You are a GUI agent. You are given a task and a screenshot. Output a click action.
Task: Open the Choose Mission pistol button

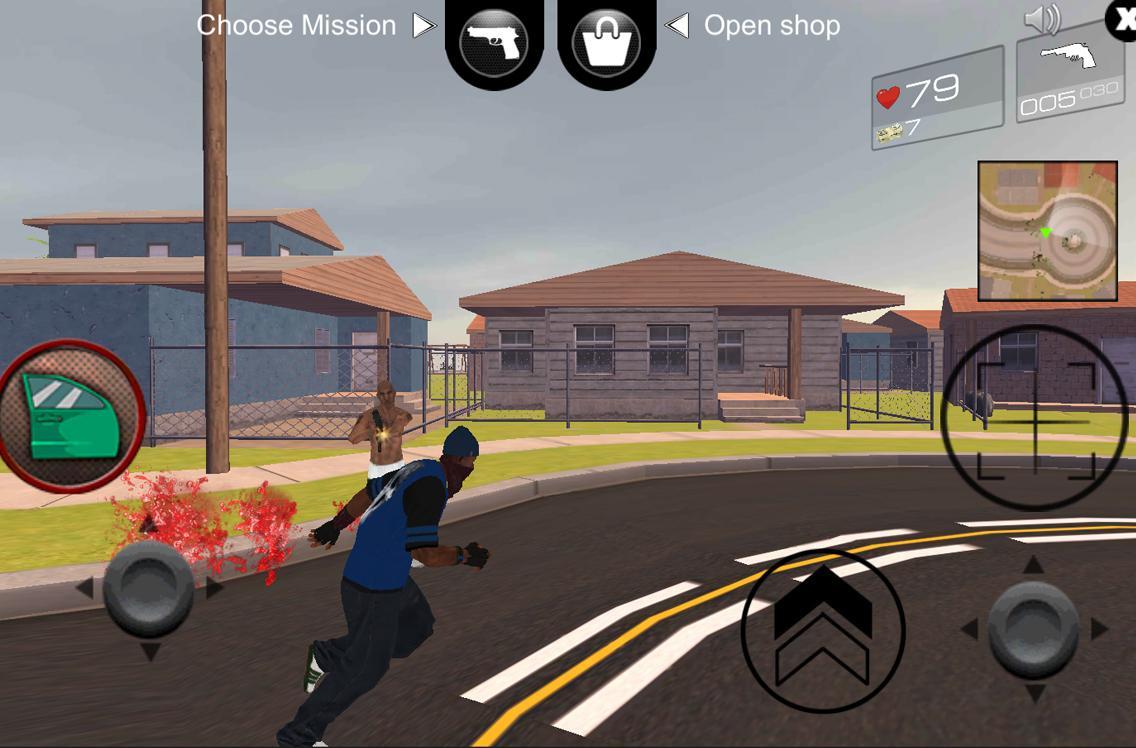tap(494, 41)
